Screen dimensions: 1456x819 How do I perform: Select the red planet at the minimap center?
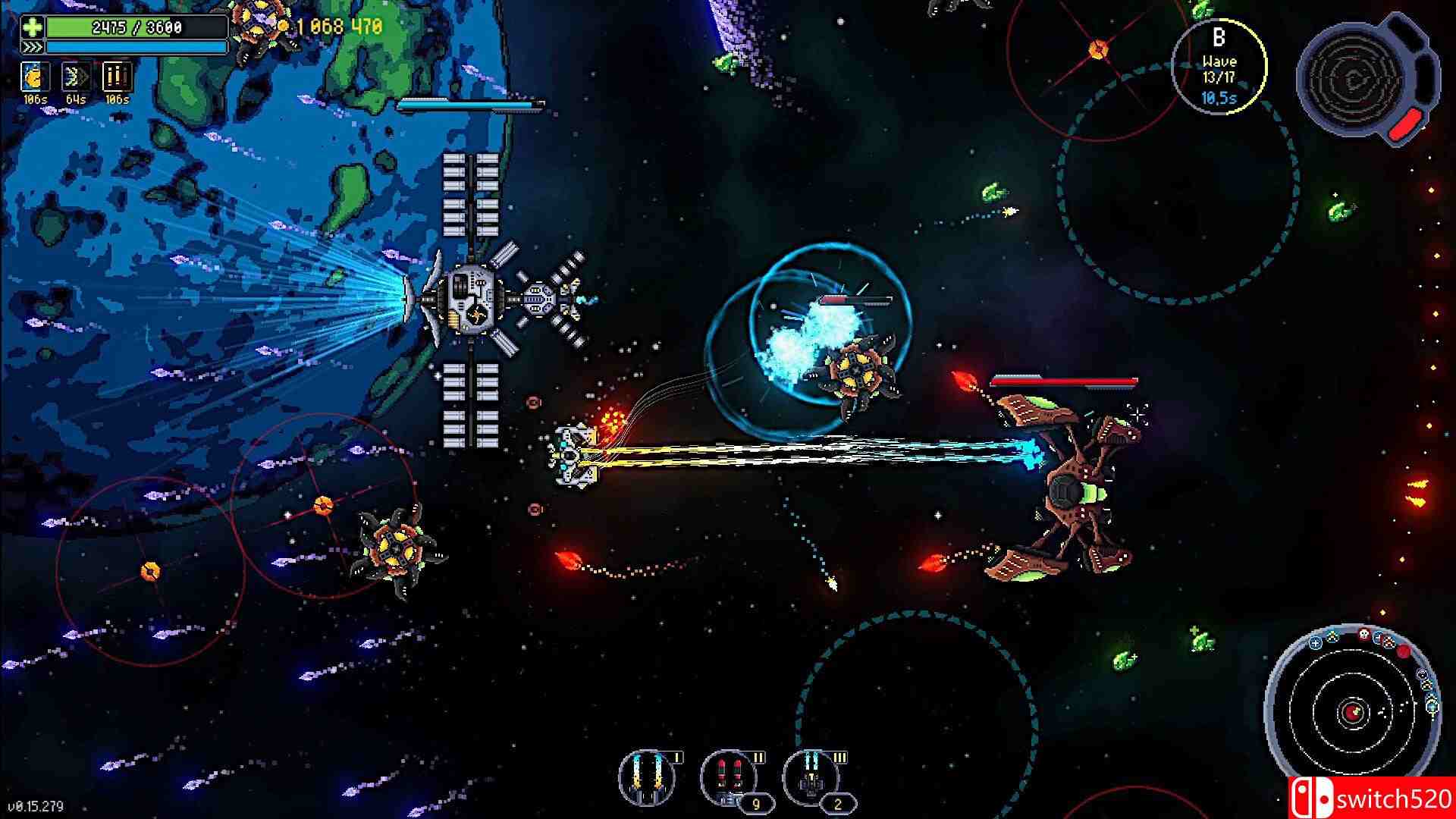tap(1353, 711)
